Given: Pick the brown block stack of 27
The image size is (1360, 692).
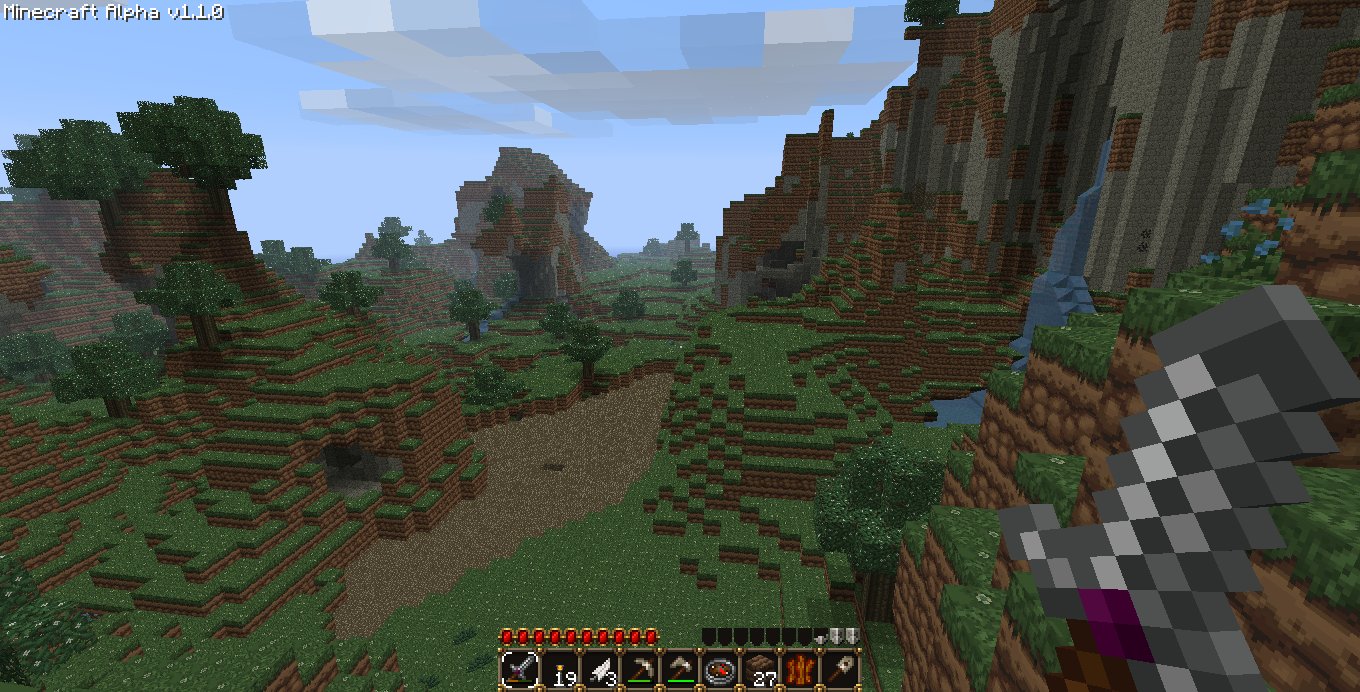Looking at the screenshot, I should (759, 669).
